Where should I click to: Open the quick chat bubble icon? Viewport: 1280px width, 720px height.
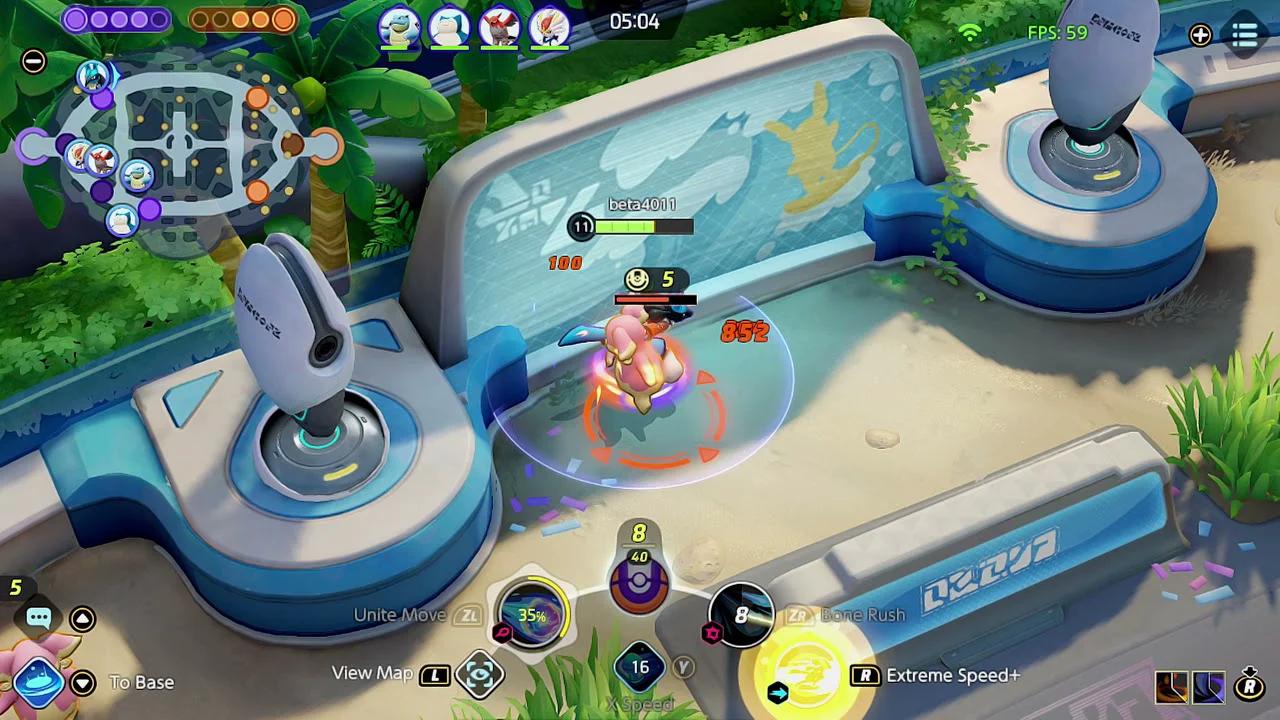tap(38, 618)
